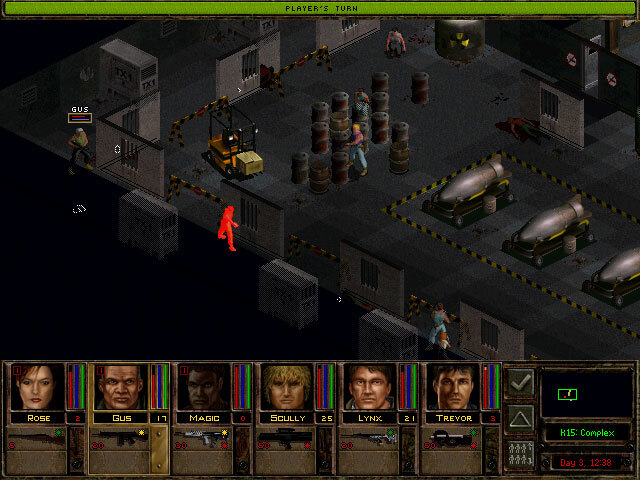Select Rose's mercenary portrait
This screenshot has height=480, width=640.
click(37, 386)
